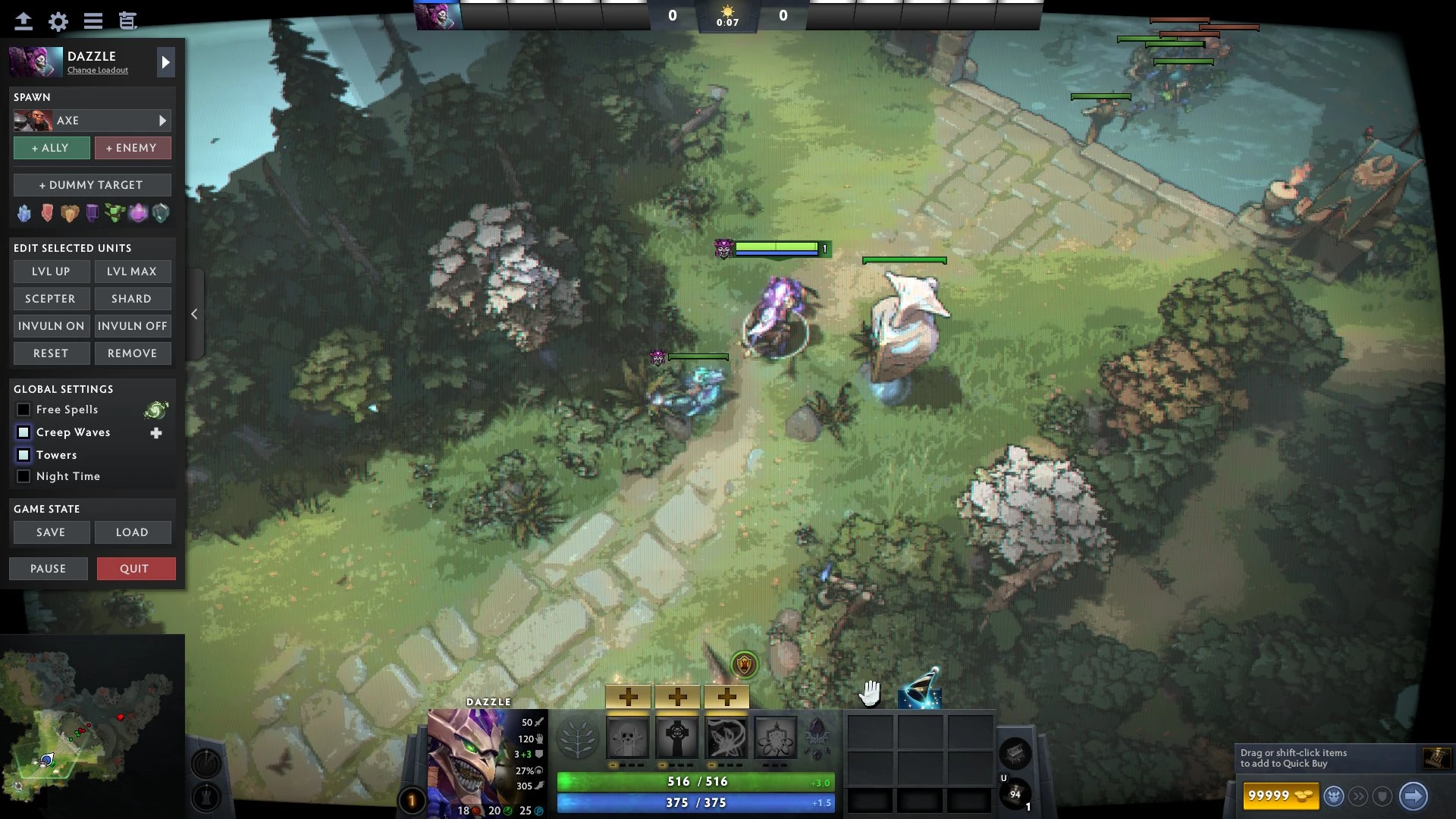The width and height of the screenshot is (1456, 819).
Task: Save the current game state
Action: (52, 532)
